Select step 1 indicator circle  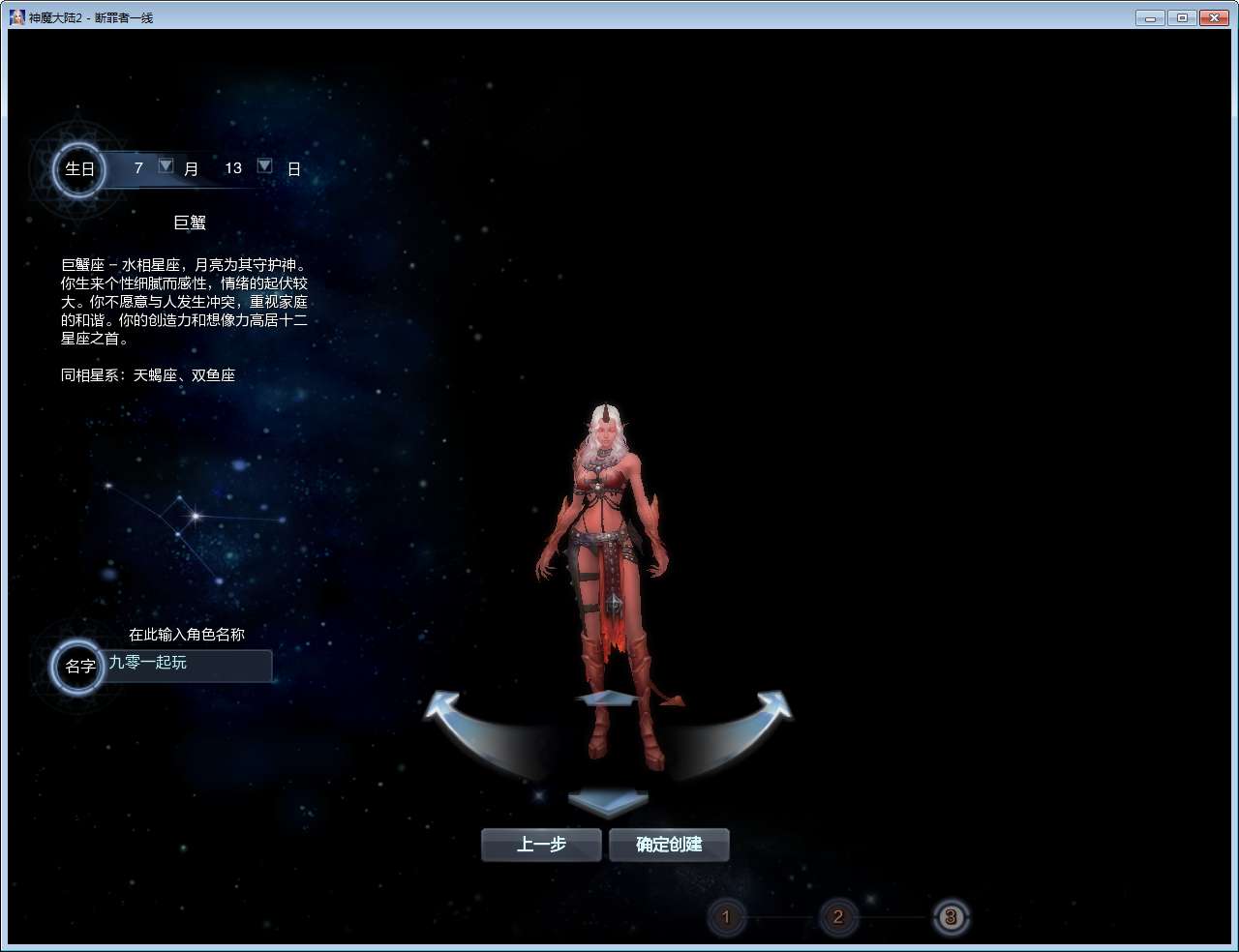(727, 917)
